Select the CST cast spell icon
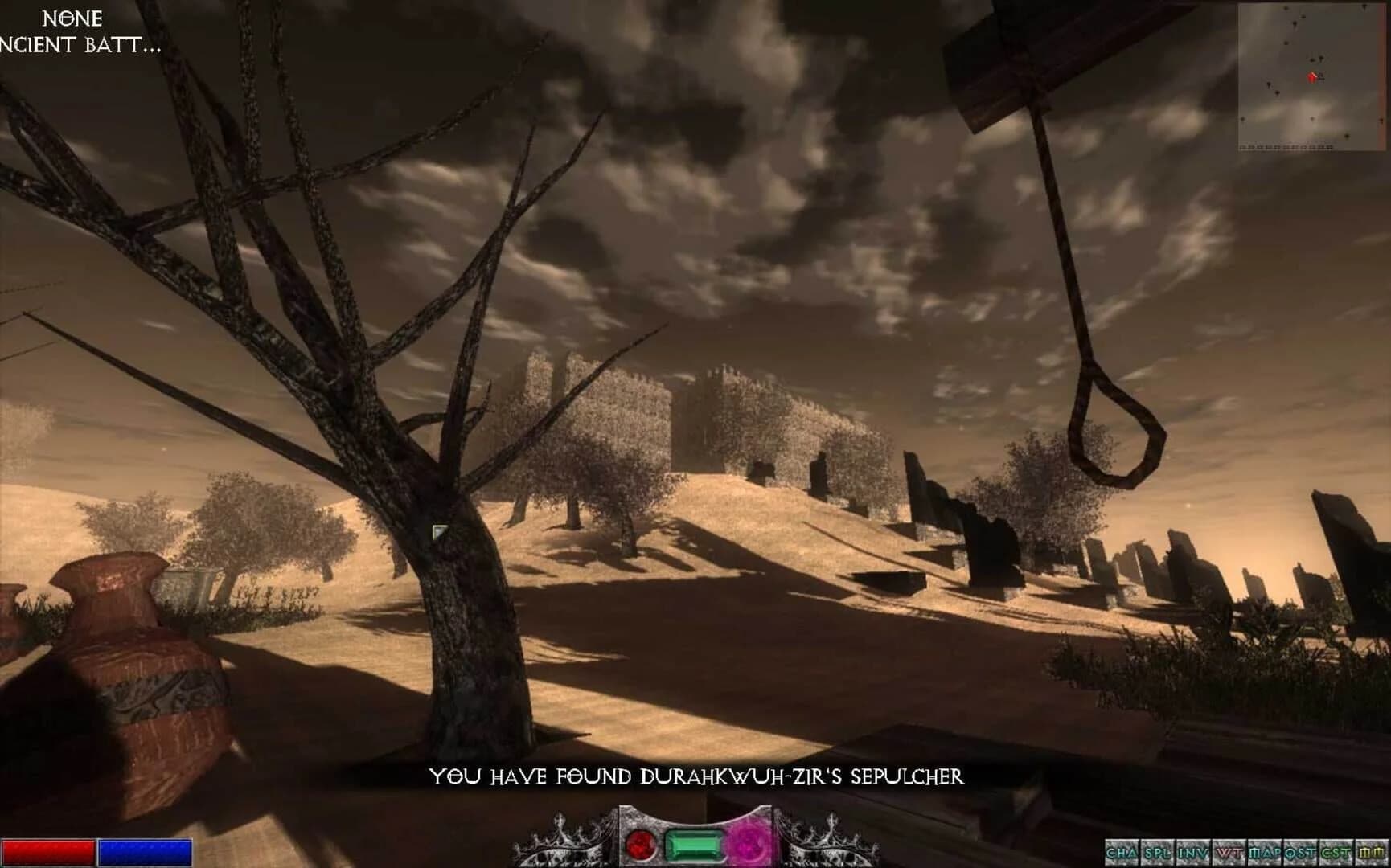Screen dimensions: 1391x868 click(1335, 852)
